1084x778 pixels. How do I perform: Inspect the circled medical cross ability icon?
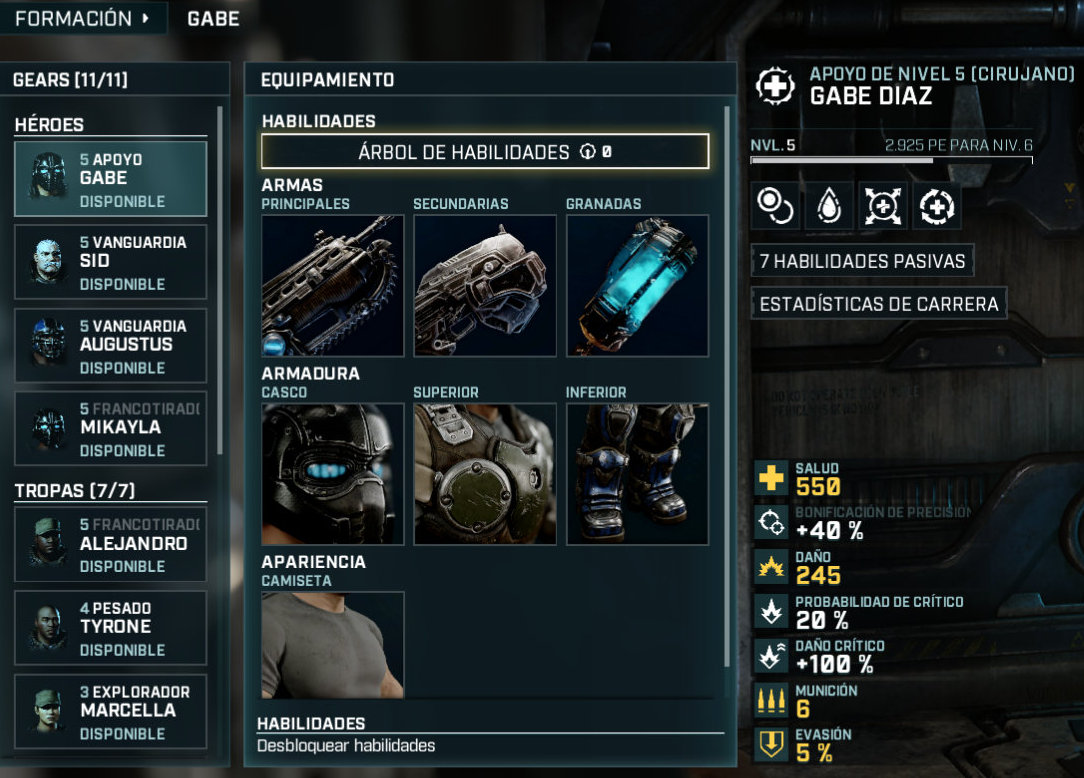pos(937,206)
